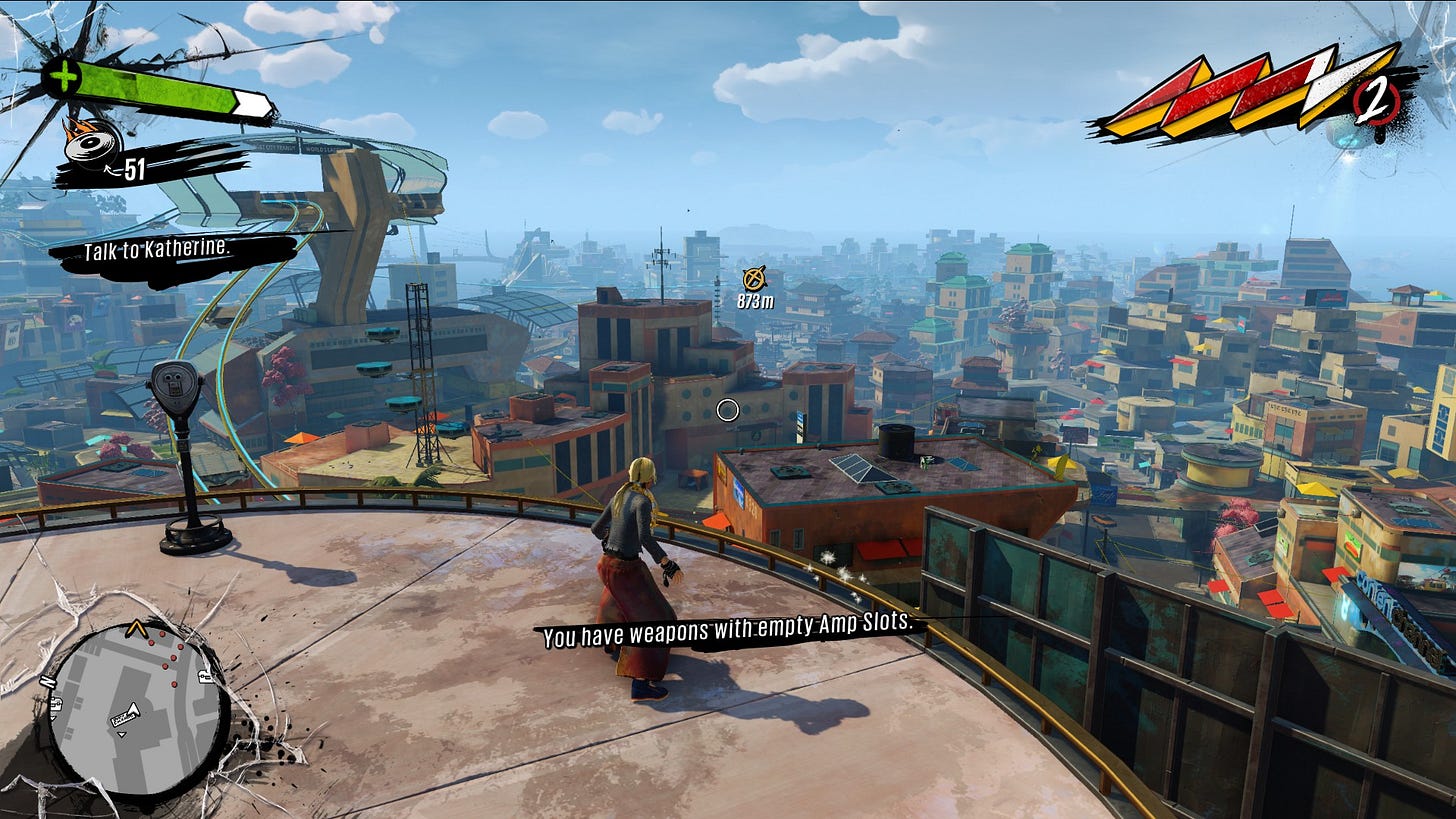The height and width of the screenshot is (819, 1456).
Task: Open the empty Amp Slots notification
Action: [x=728, y=628]
